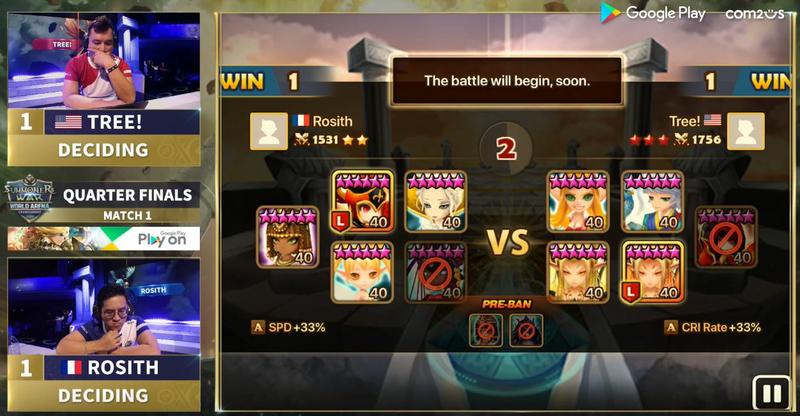Inspect Tree!'s banned red monster portrait
The width and height of the screenshot is (800, 416).
725,237
